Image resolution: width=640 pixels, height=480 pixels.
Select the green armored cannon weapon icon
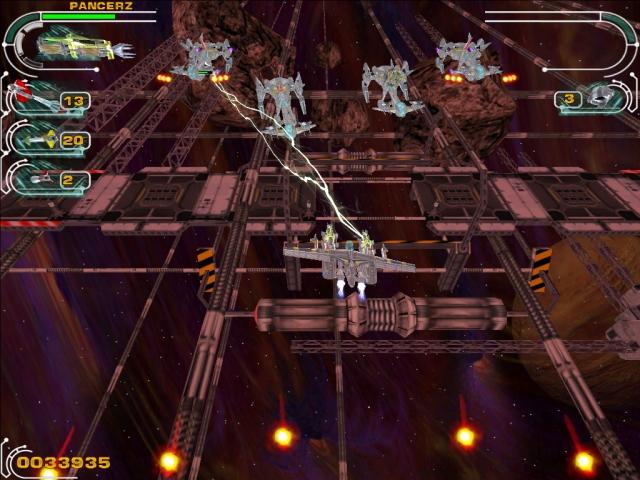(78, 46)
